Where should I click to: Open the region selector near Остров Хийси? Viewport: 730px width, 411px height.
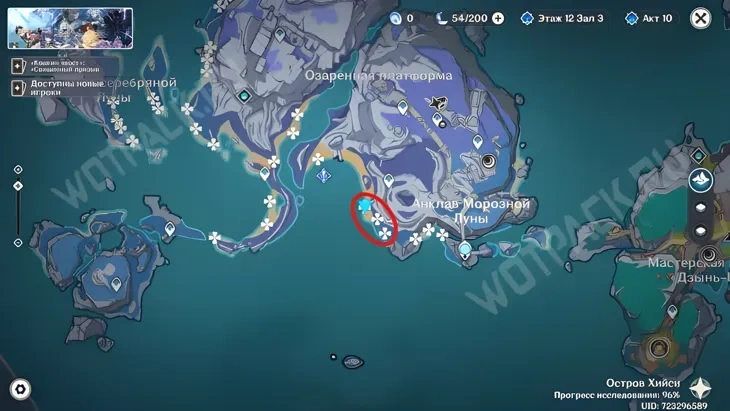tap(701, 389)
